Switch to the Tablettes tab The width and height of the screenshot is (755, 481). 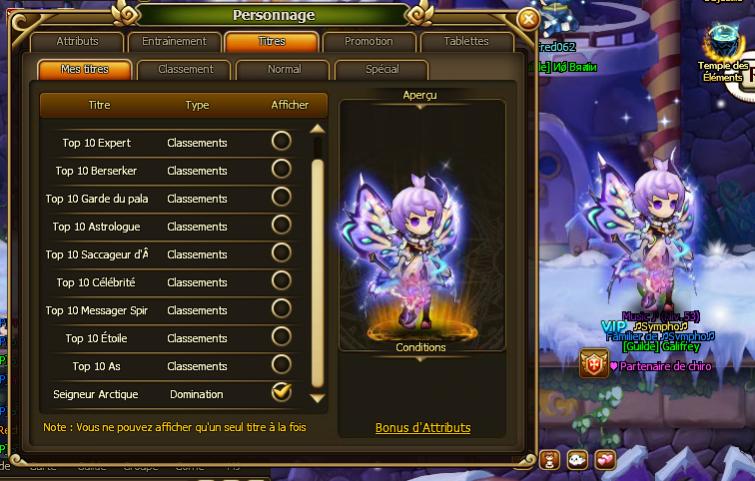(465, 42)
